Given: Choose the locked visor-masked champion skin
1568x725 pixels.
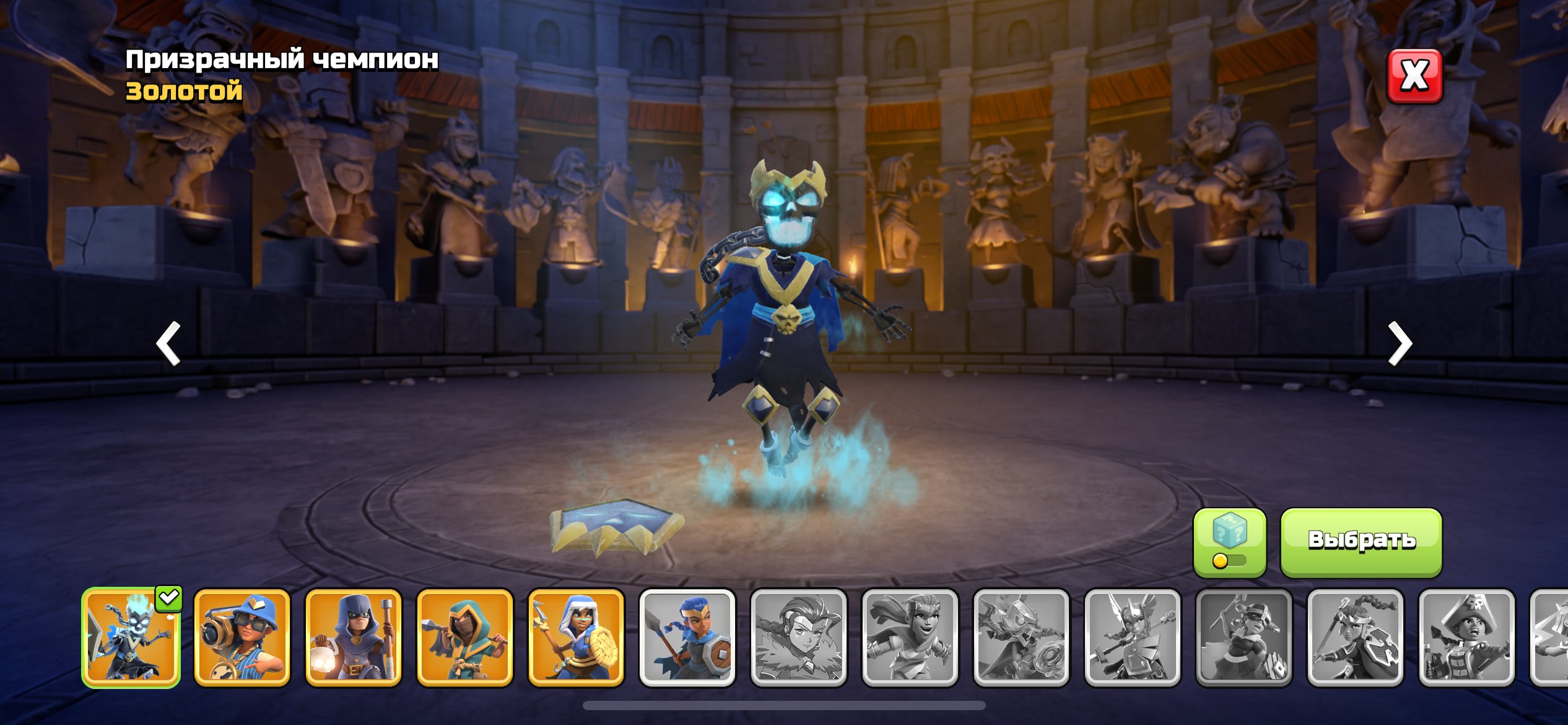Looking at the screenshot, I should [1244, 638].
